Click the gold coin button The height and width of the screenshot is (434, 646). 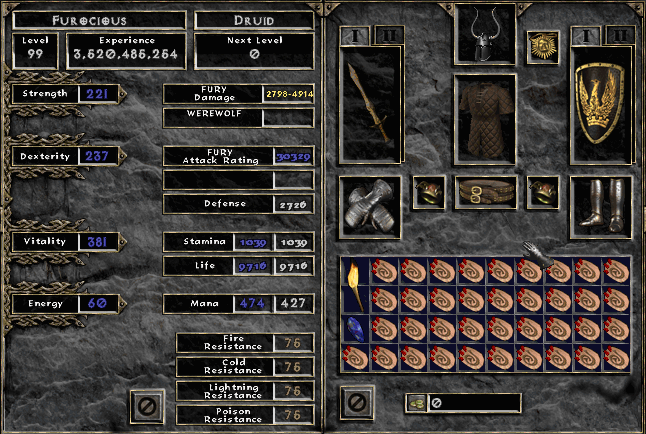(417, 403)
